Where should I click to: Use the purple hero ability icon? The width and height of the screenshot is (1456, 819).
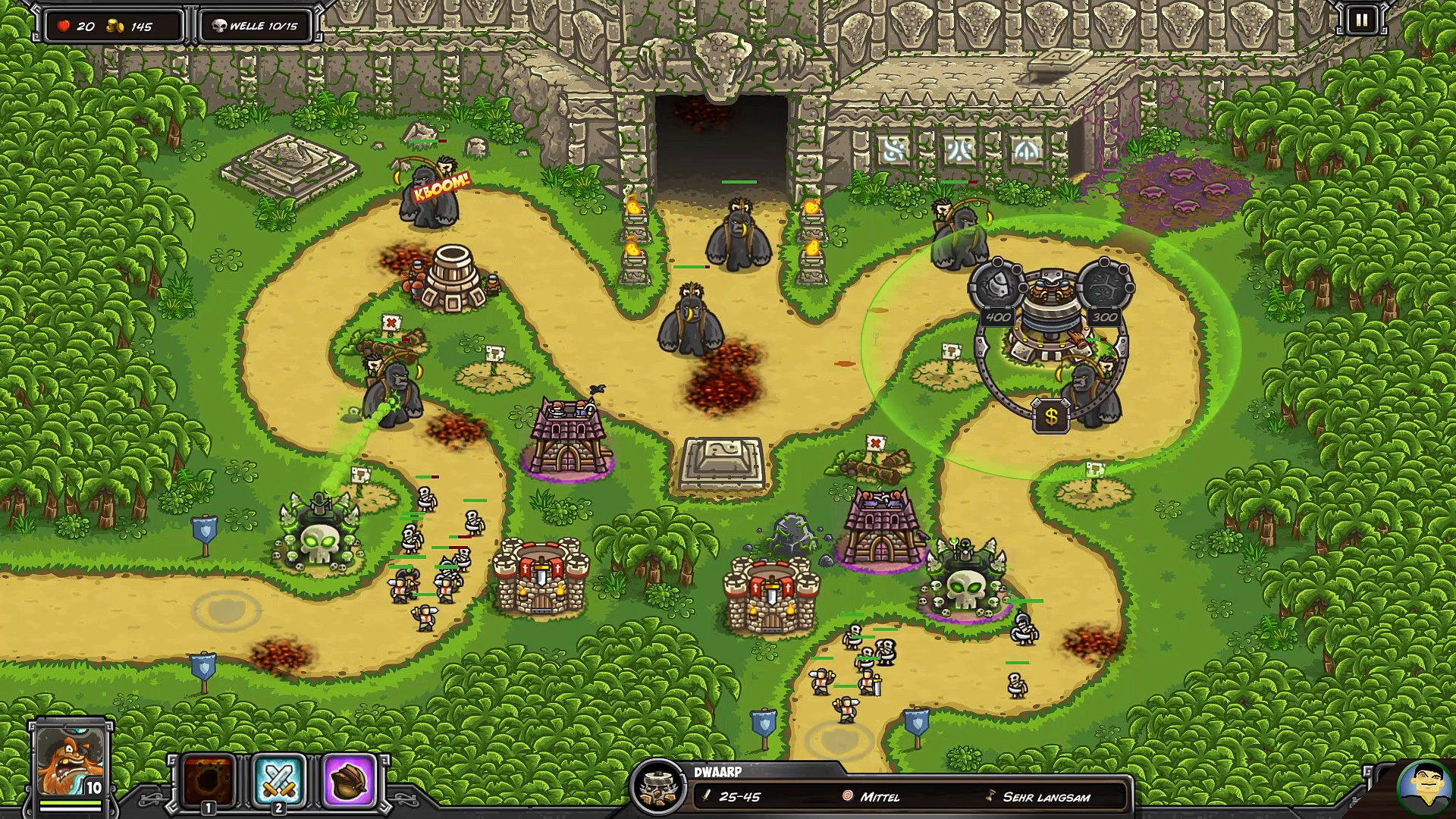tap(350, 780)
